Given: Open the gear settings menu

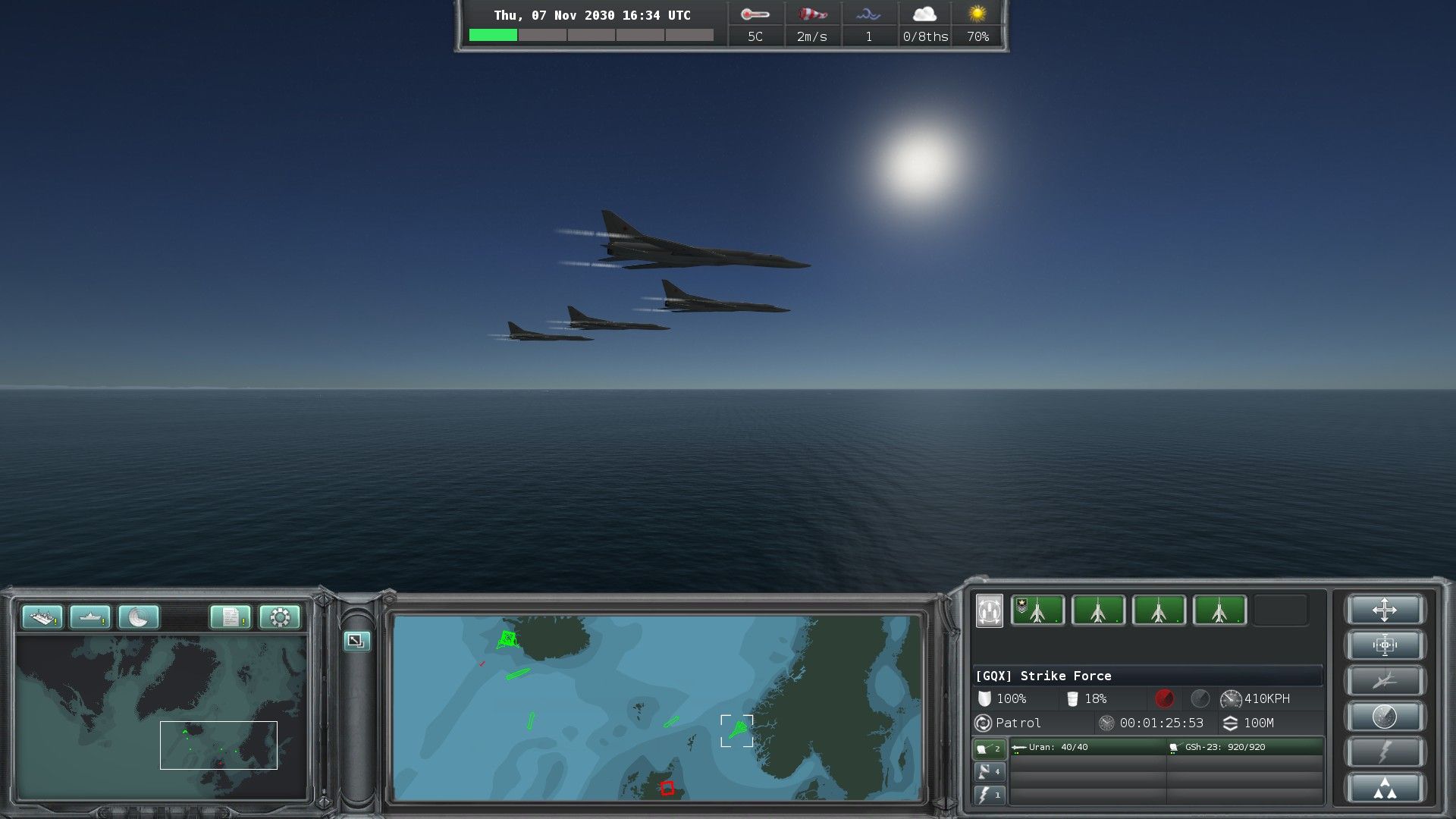Looking at the screenshot, I should coord(279,617).
